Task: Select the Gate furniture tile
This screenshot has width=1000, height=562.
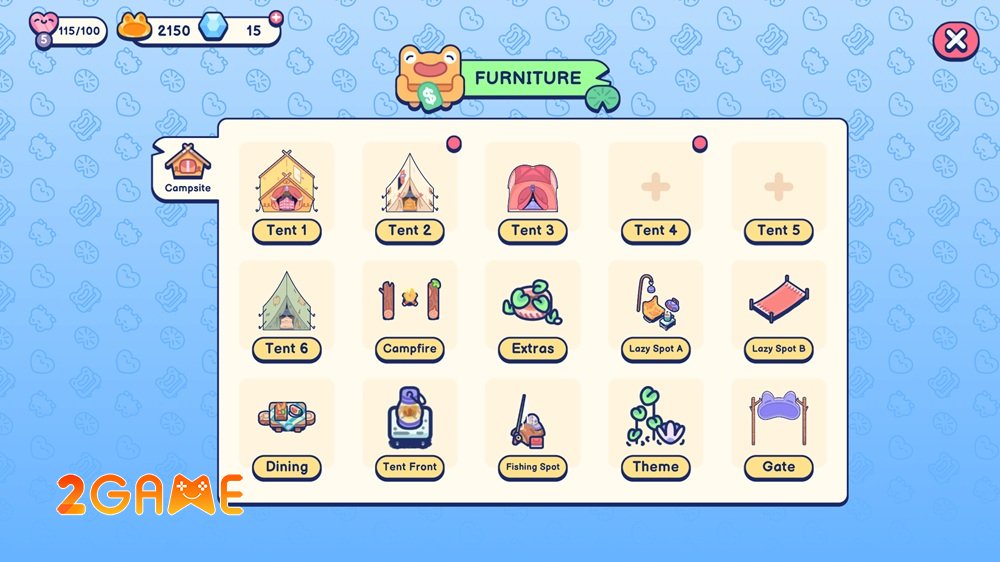Action: [x=779, y=427]
